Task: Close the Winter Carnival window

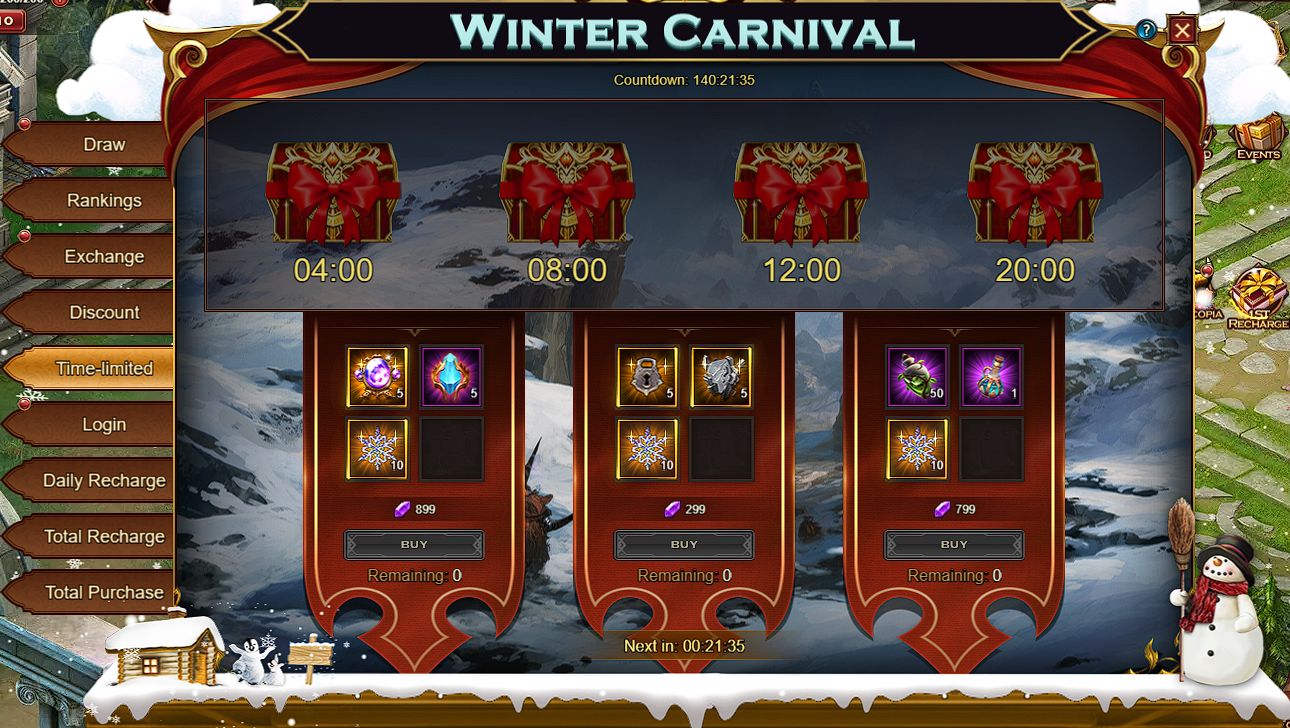Action: (1182, 31)
